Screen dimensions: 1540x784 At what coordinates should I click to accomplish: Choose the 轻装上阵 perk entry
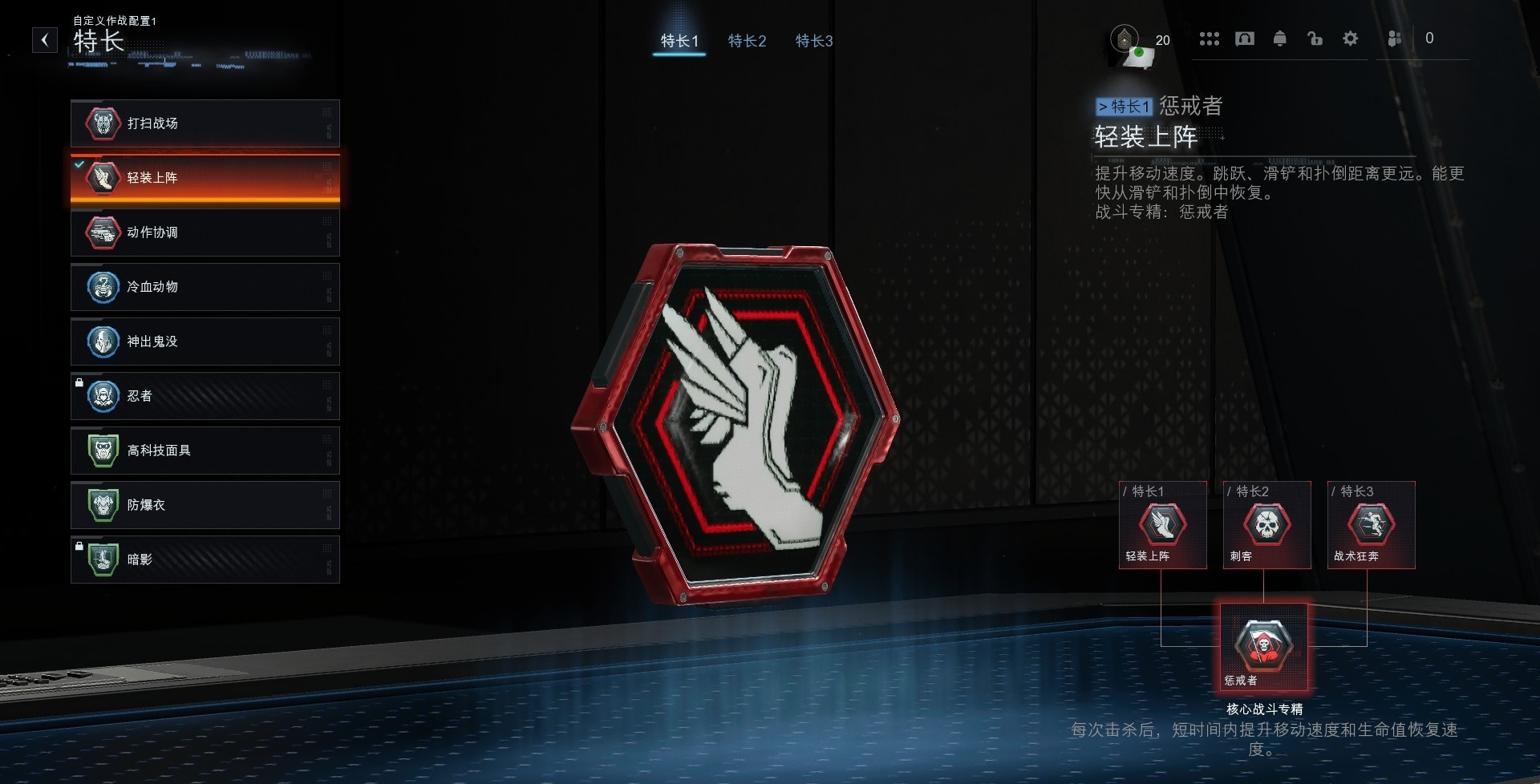(x=205, y=178)
